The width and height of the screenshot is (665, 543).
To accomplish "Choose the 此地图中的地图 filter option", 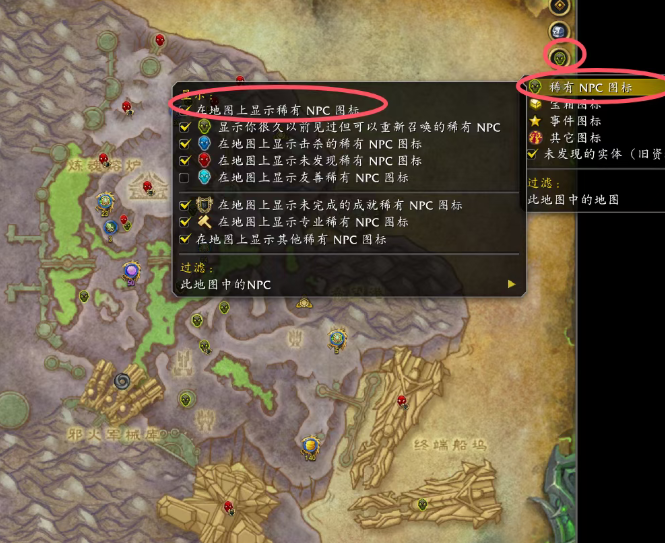I will 575,200.
